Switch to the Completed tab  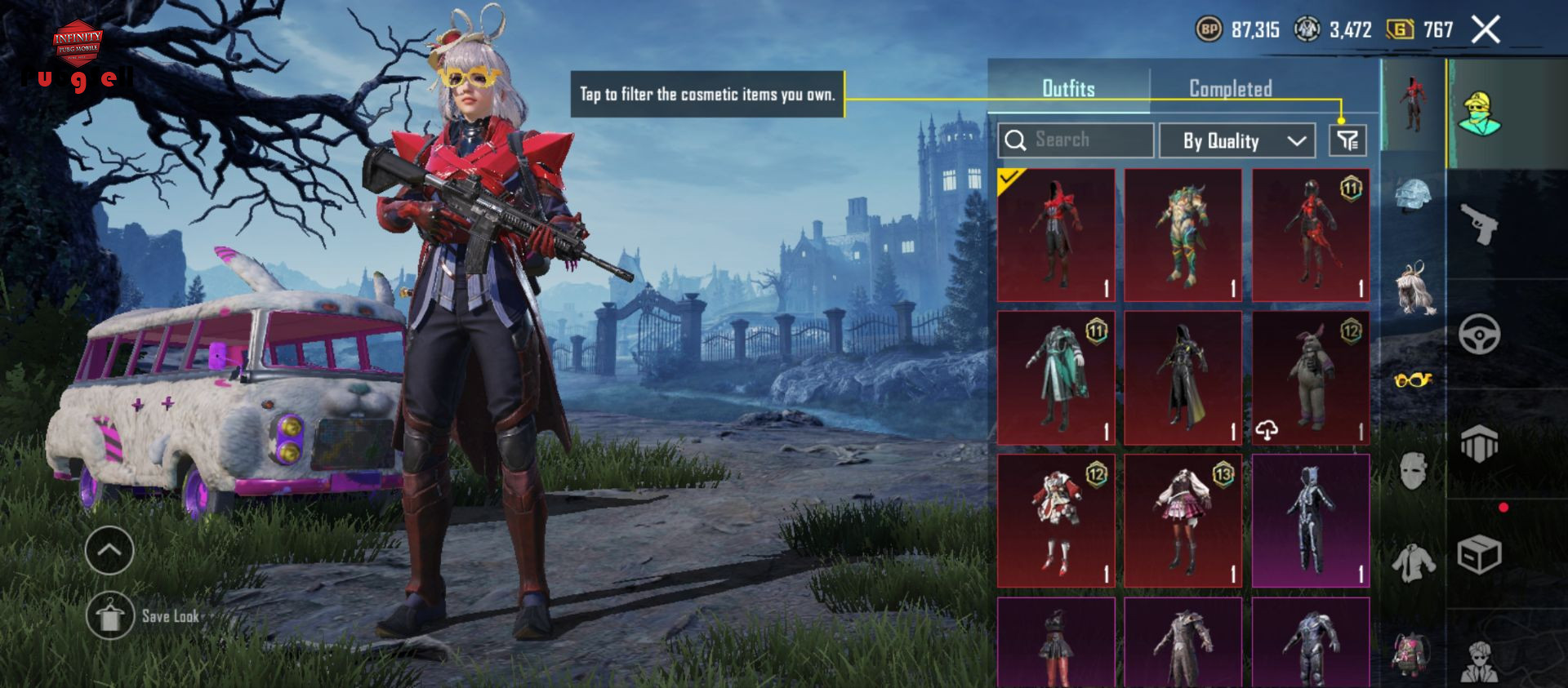1230,88
